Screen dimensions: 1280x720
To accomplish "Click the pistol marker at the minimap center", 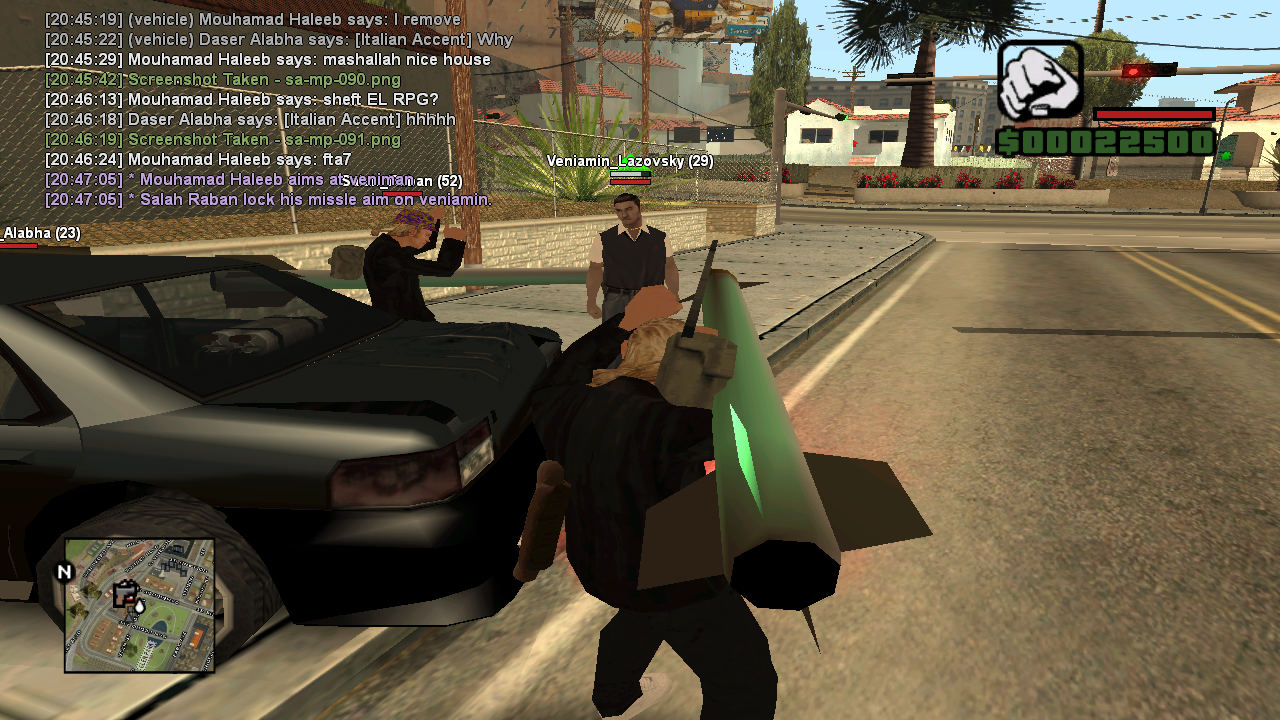I will tap(125, 593).
